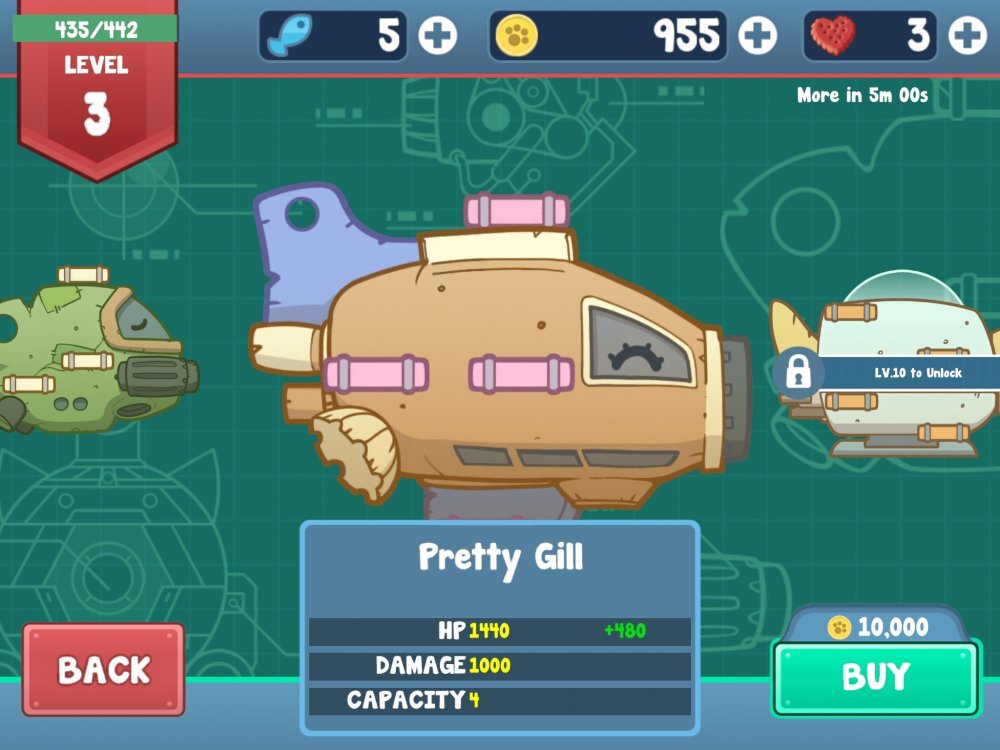Add more paw coins with the plus button
Screen dimensions: 1000x750
[x=757, y=37]
